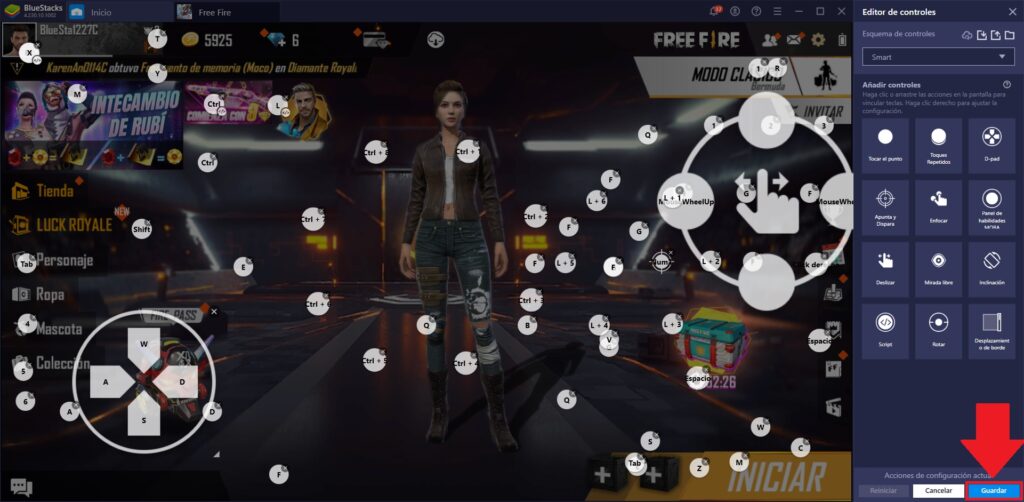The width and height of the screenshot is (1024, 502).
Task: Open the mail envelope icon
Action: pyautogui.click(x=794, y=40)
